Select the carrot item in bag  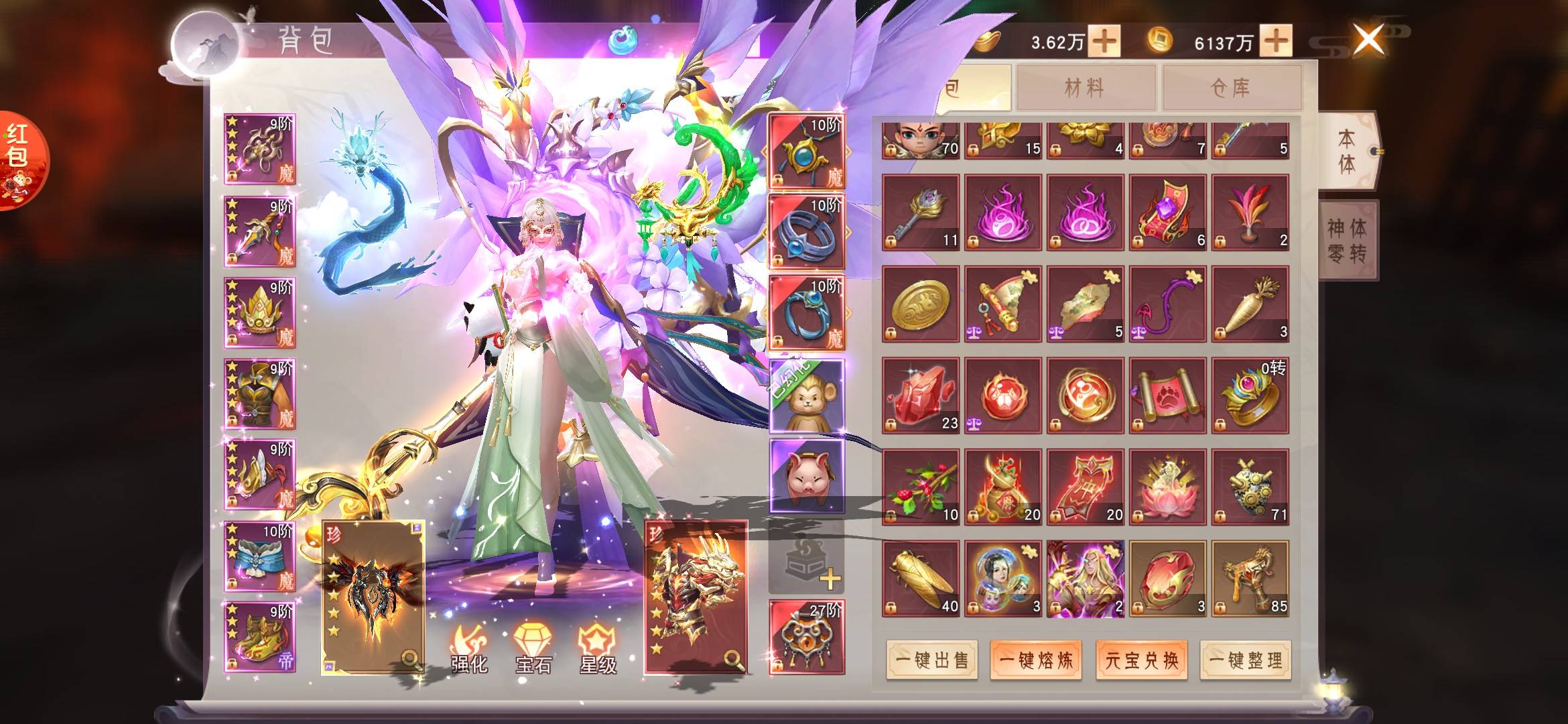[1250, 304]
